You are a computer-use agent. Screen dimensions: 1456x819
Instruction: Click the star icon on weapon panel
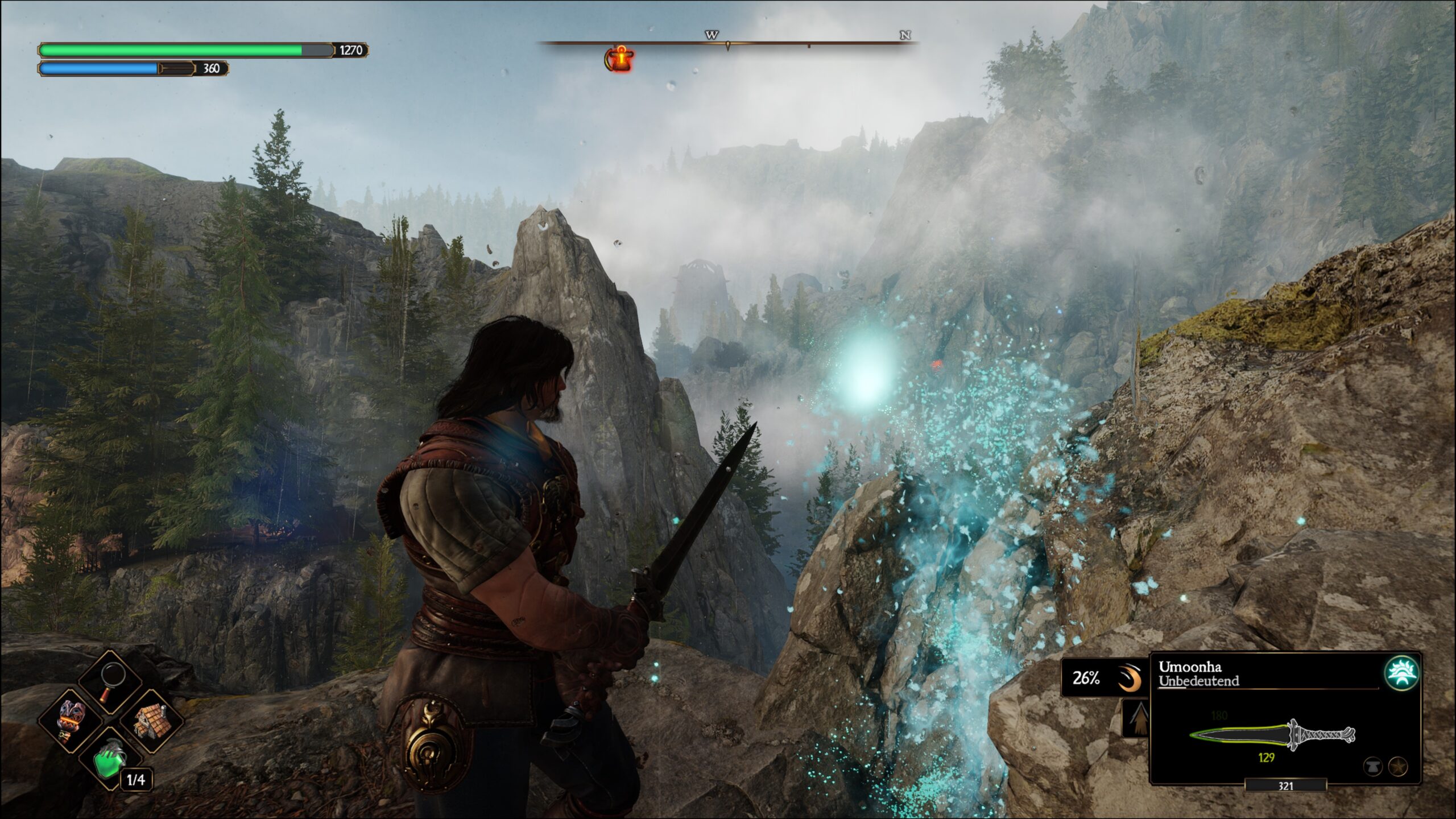1398,767
